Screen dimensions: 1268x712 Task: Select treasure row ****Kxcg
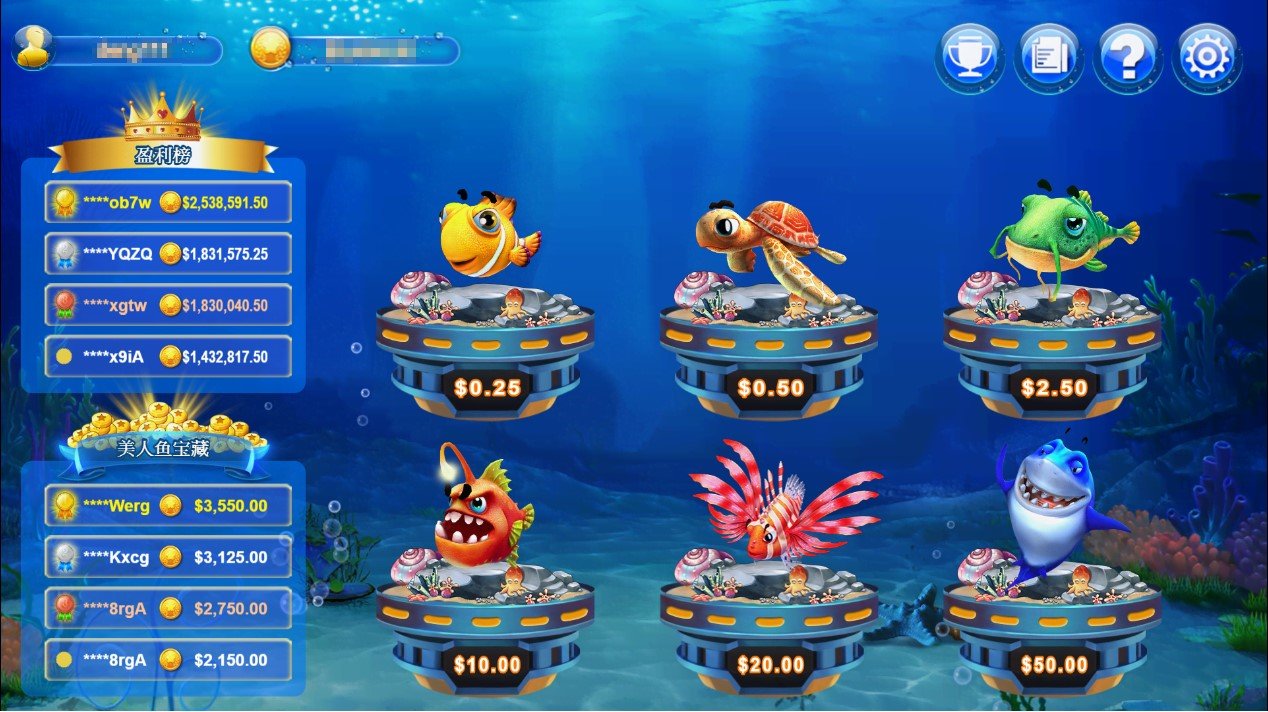[x=168, y=557]
